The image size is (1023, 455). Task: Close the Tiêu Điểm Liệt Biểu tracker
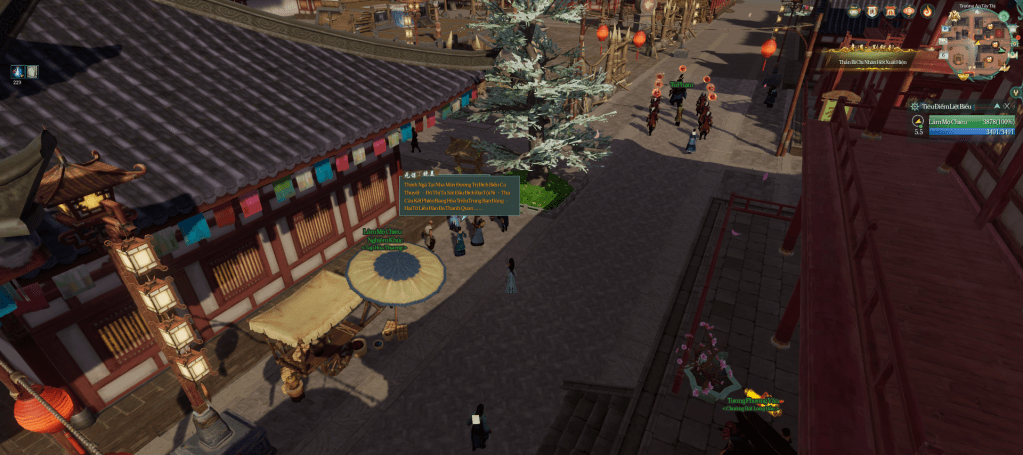pyautogui.click(x=1007, y=105)
